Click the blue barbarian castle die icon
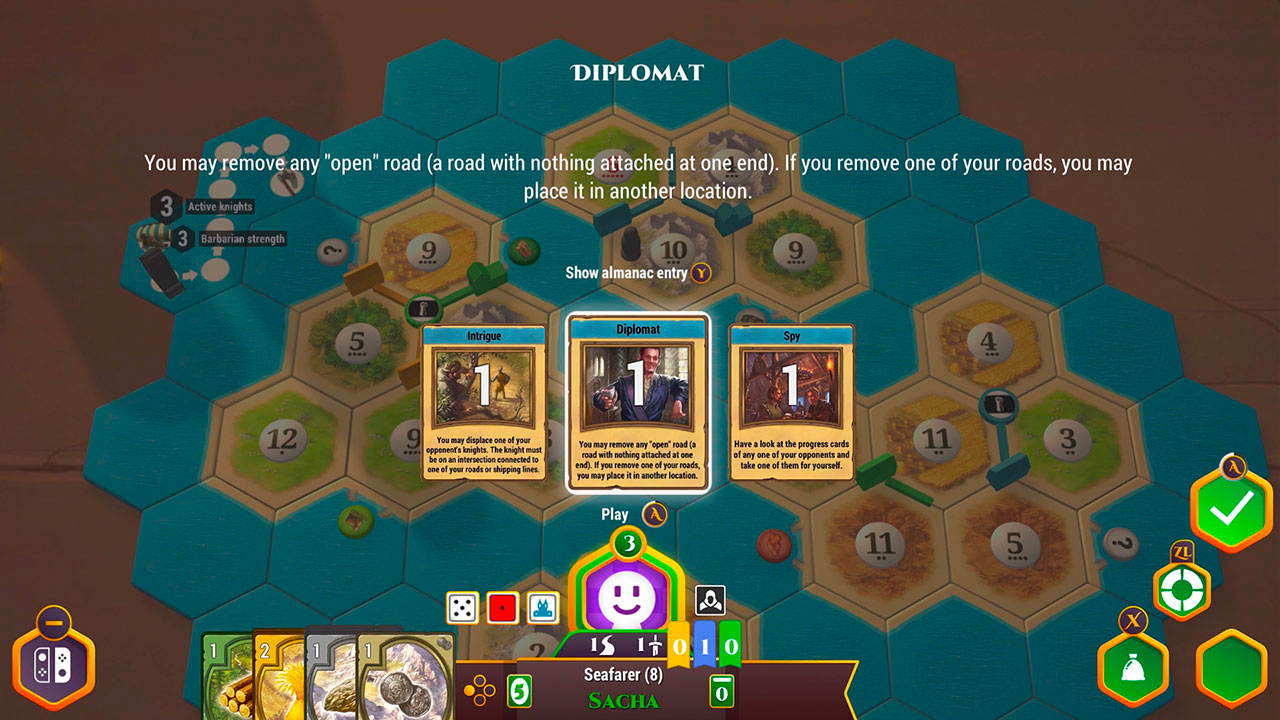The image size is (1280, 720). coord(541,606)
